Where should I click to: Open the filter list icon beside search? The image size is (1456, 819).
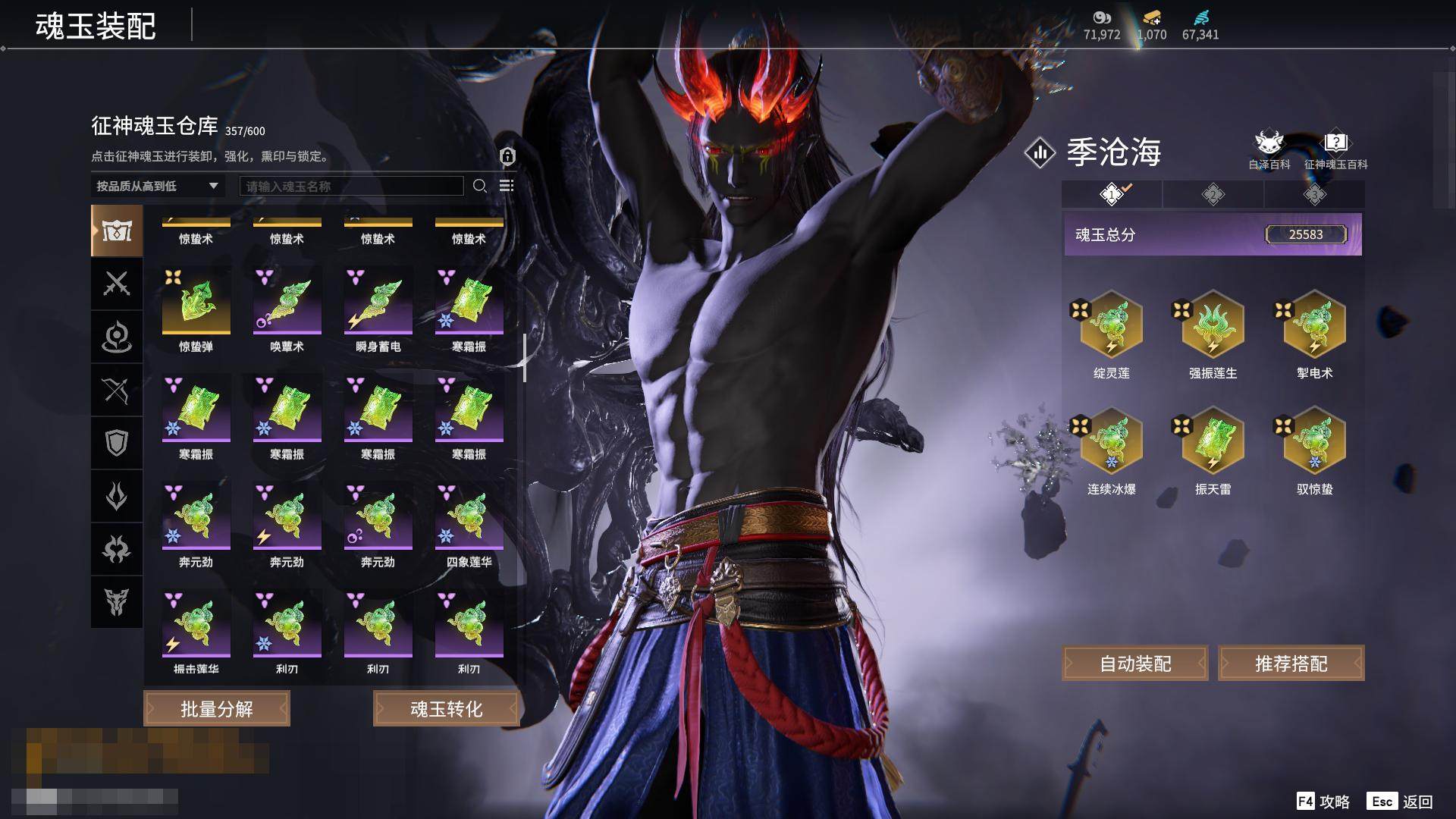click(x=507, y=186)
